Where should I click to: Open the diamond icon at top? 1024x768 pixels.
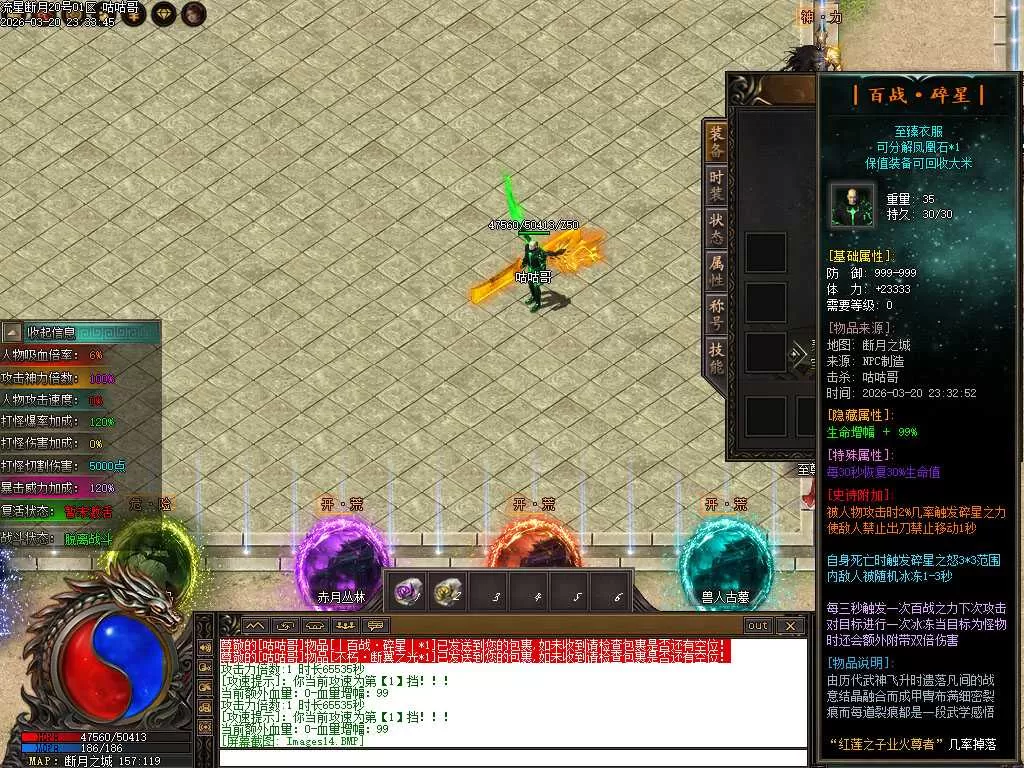[x=164, y=13]
